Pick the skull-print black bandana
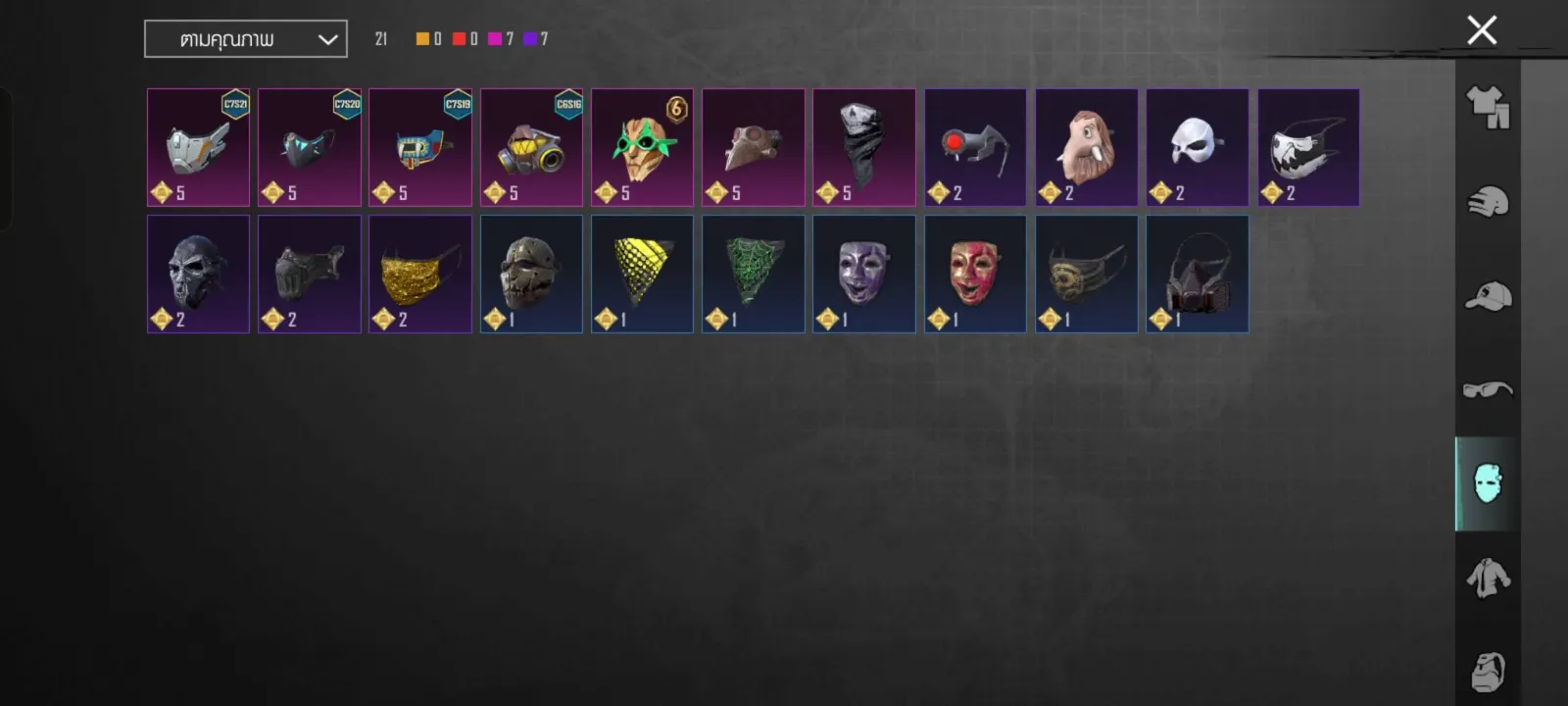The height and width of the screenshot is (706, 1568). [x=863, y=148]
